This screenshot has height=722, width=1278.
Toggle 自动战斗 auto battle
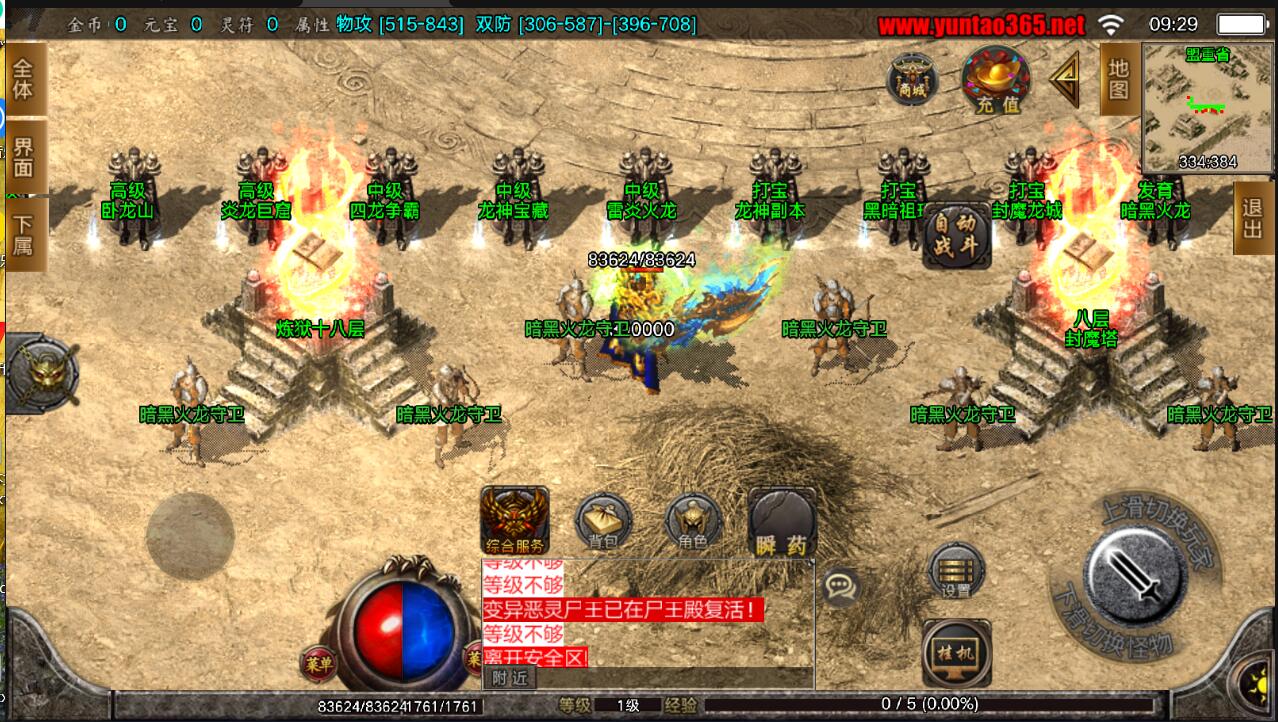tap(956, 235)
